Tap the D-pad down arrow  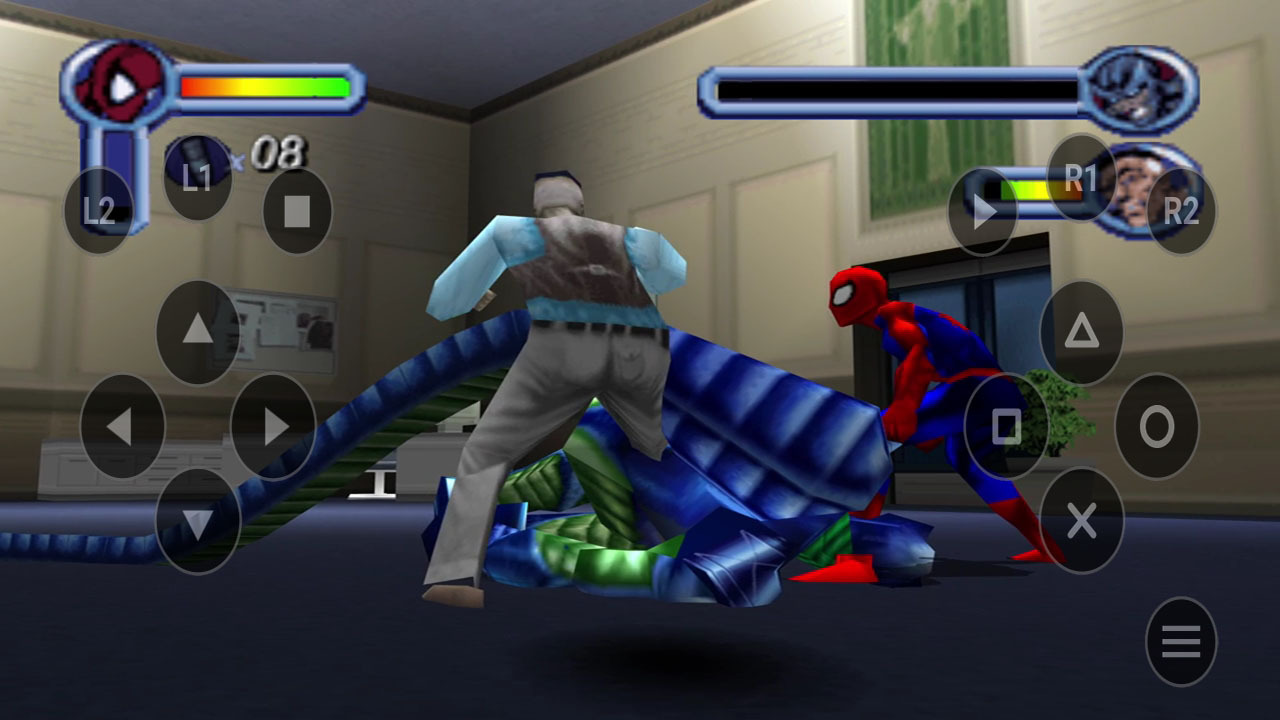pos(198,521)
